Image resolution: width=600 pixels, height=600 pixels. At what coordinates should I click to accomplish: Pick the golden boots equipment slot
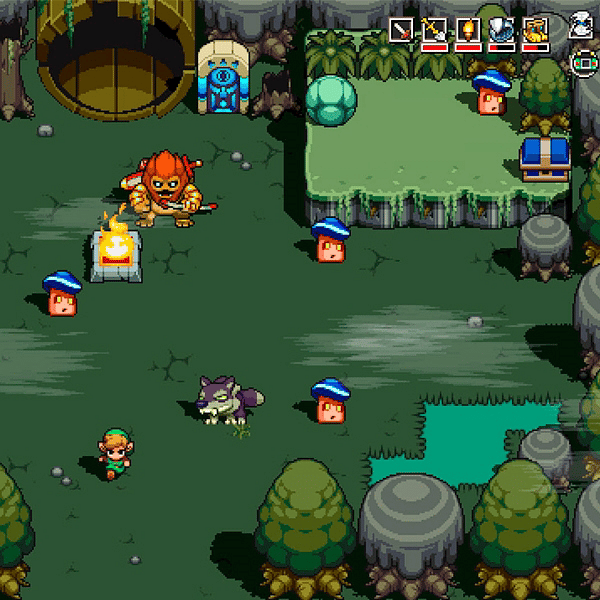pyautogui.click(x=535, y=30)
